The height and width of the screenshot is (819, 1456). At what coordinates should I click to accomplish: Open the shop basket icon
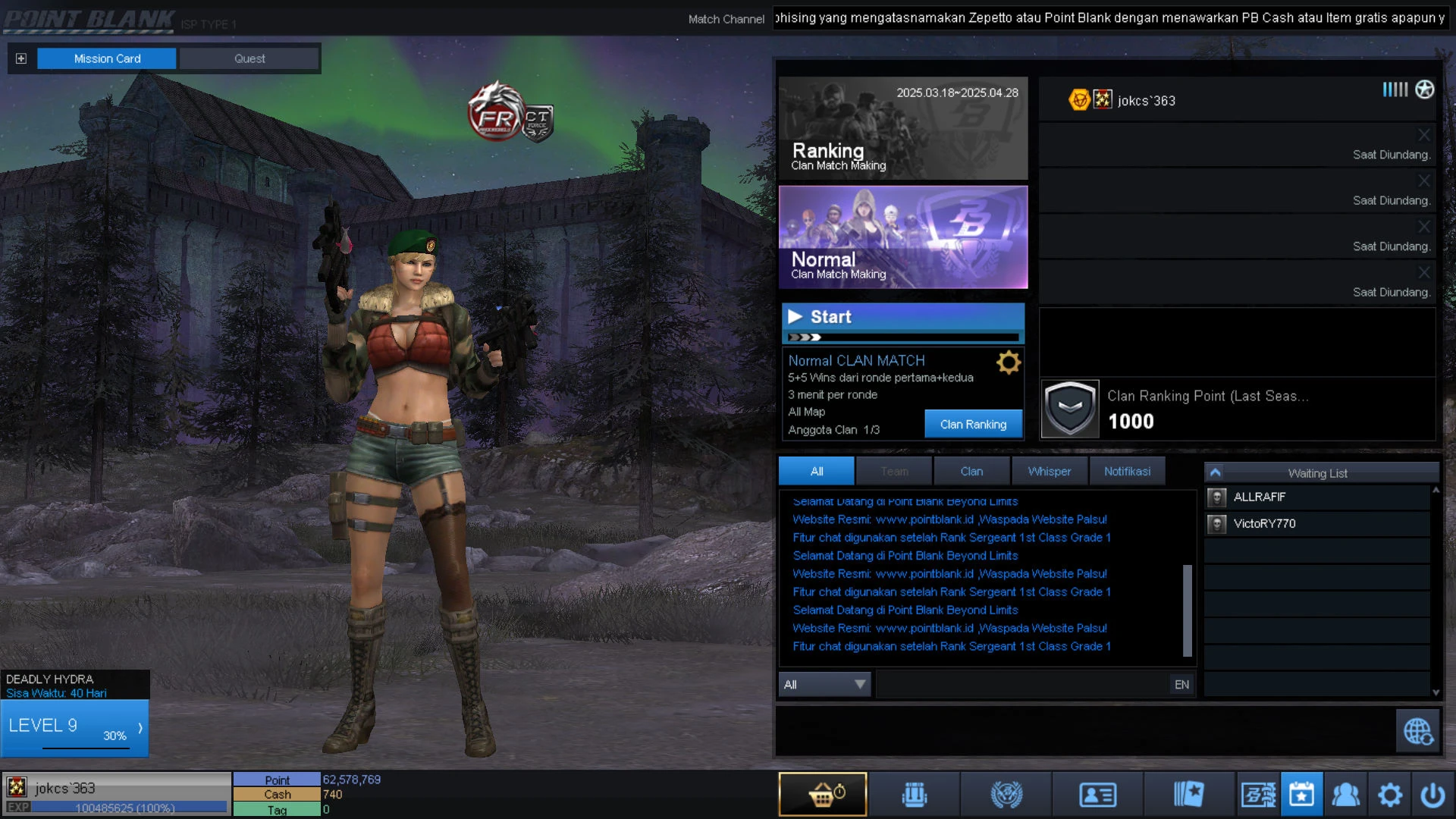pos(823,795)
